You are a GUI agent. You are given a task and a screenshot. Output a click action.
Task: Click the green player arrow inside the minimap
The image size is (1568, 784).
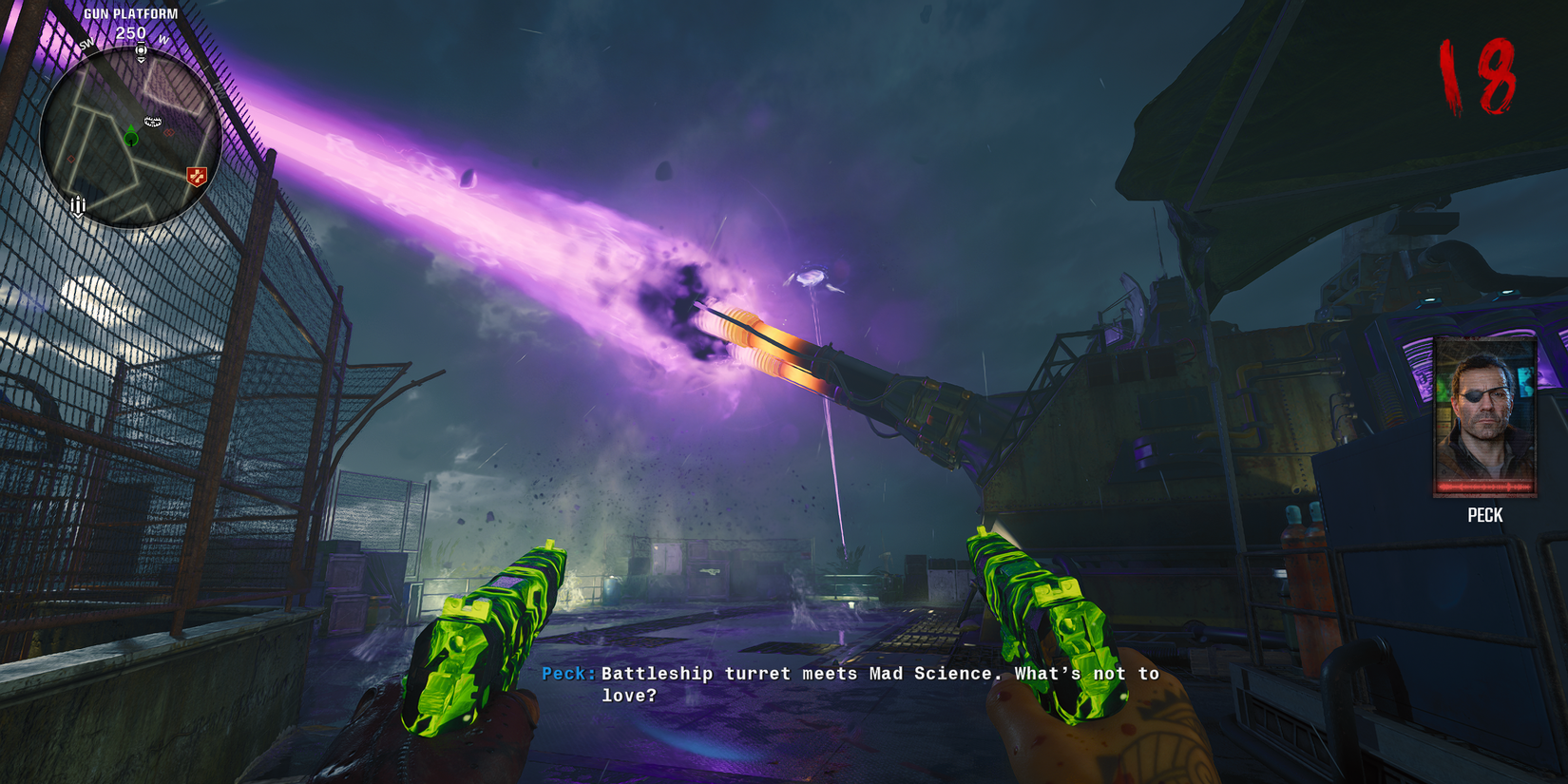[131, 136]
